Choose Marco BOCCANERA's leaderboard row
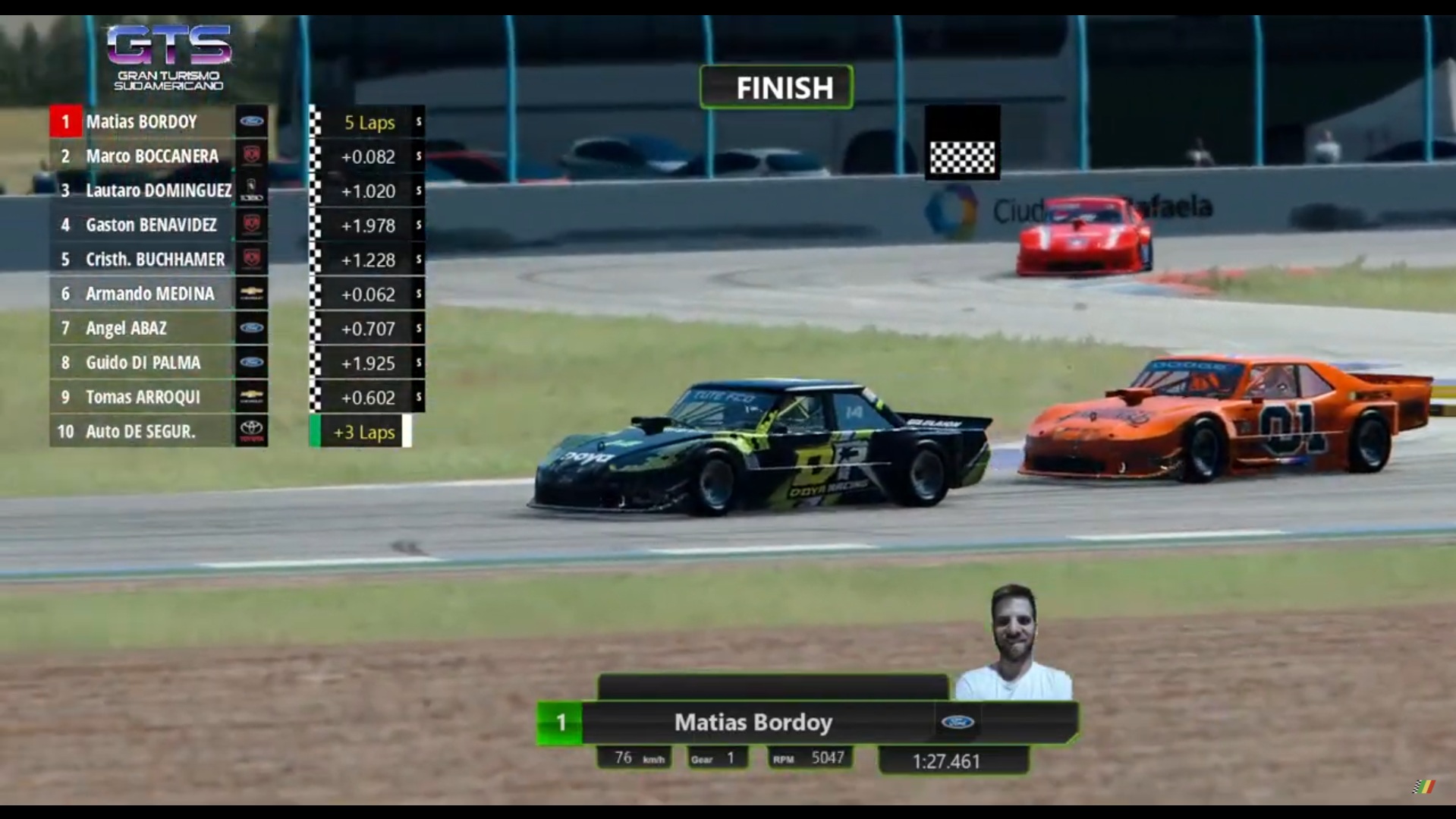Screen dimensions: 1456x819 pyautogui.click(x=152, y=156)
